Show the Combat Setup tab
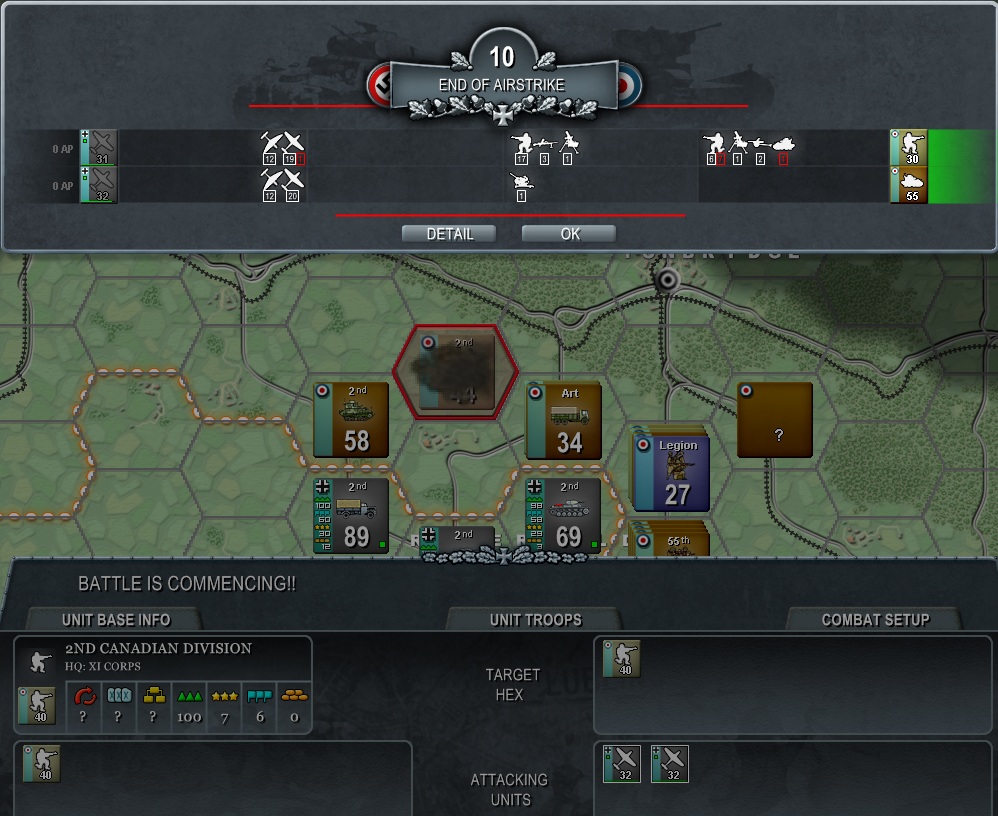This screenshot has width=998, height=816. [874, 619]
